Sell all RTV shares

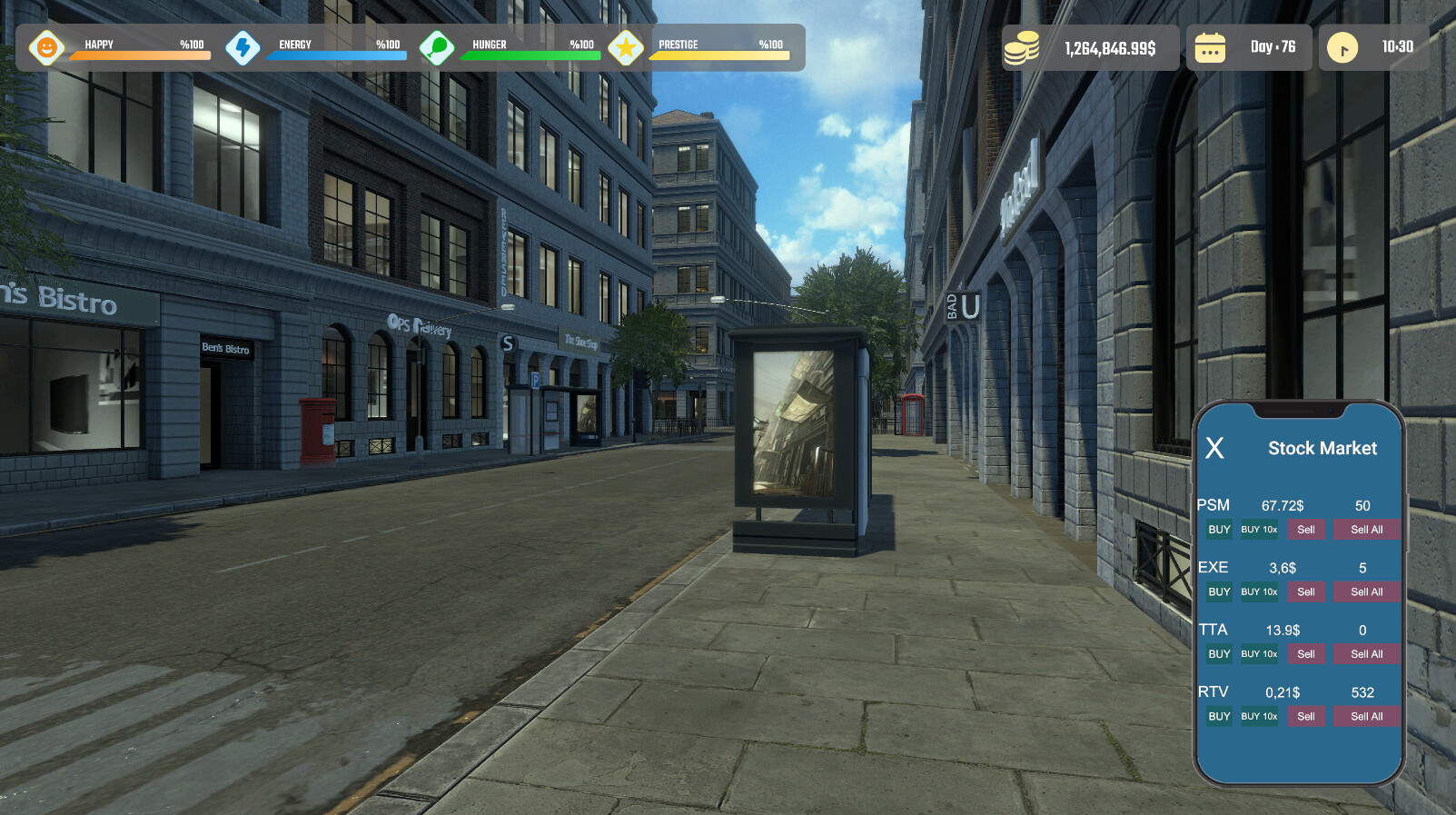(x=1366, y=716)
